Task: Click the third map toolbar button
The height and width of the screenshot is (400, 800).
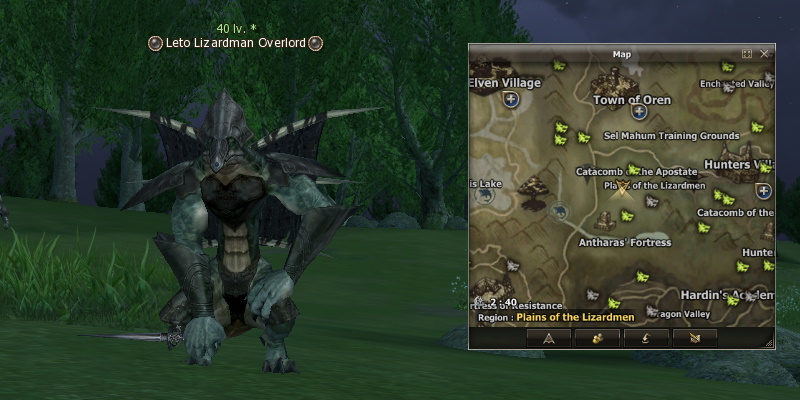Action: click(x=645, y=338)
